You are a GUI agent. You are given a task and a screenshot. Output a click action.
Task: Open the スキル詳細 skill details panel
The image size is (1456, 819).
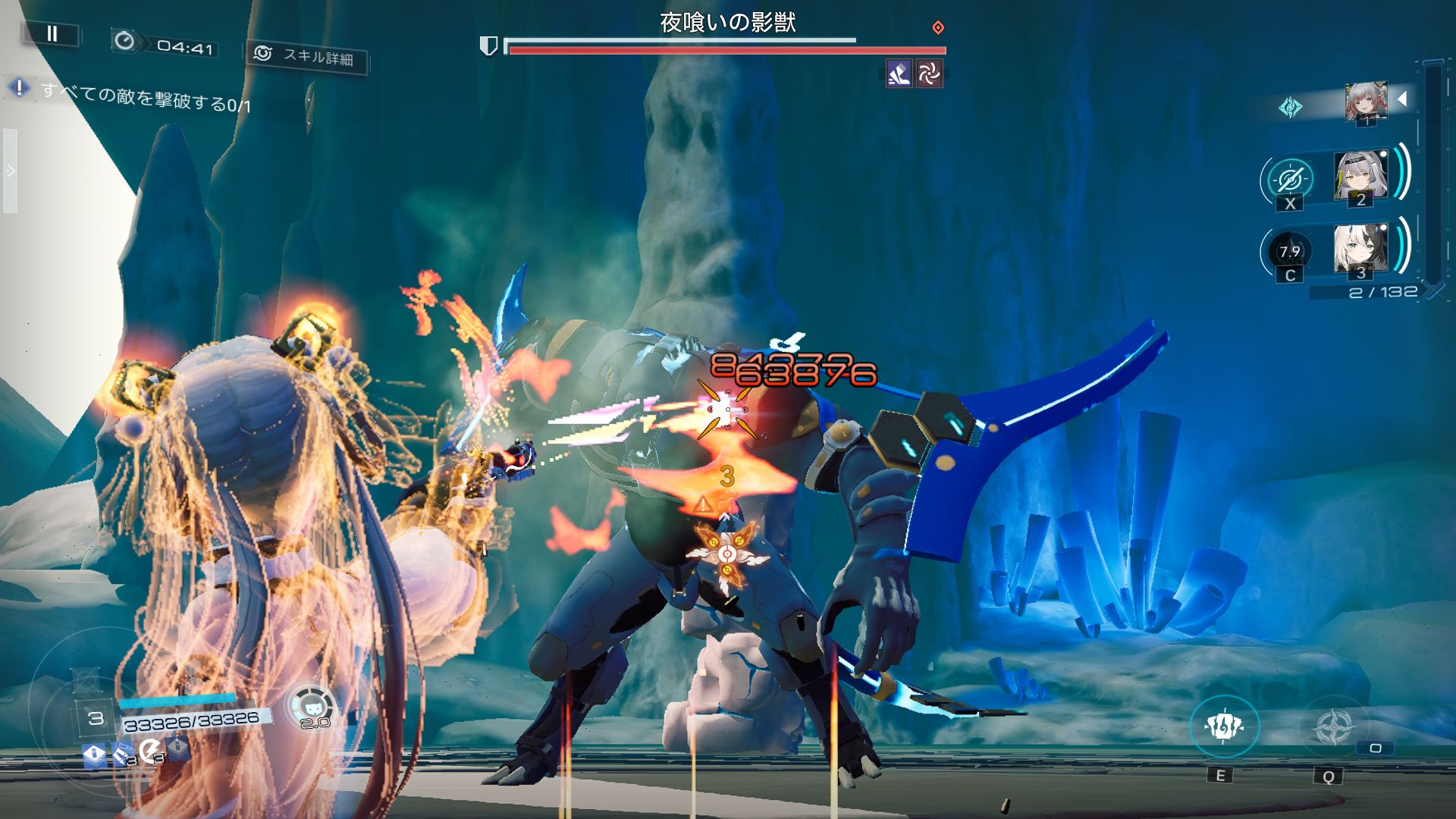coord(306,56)
